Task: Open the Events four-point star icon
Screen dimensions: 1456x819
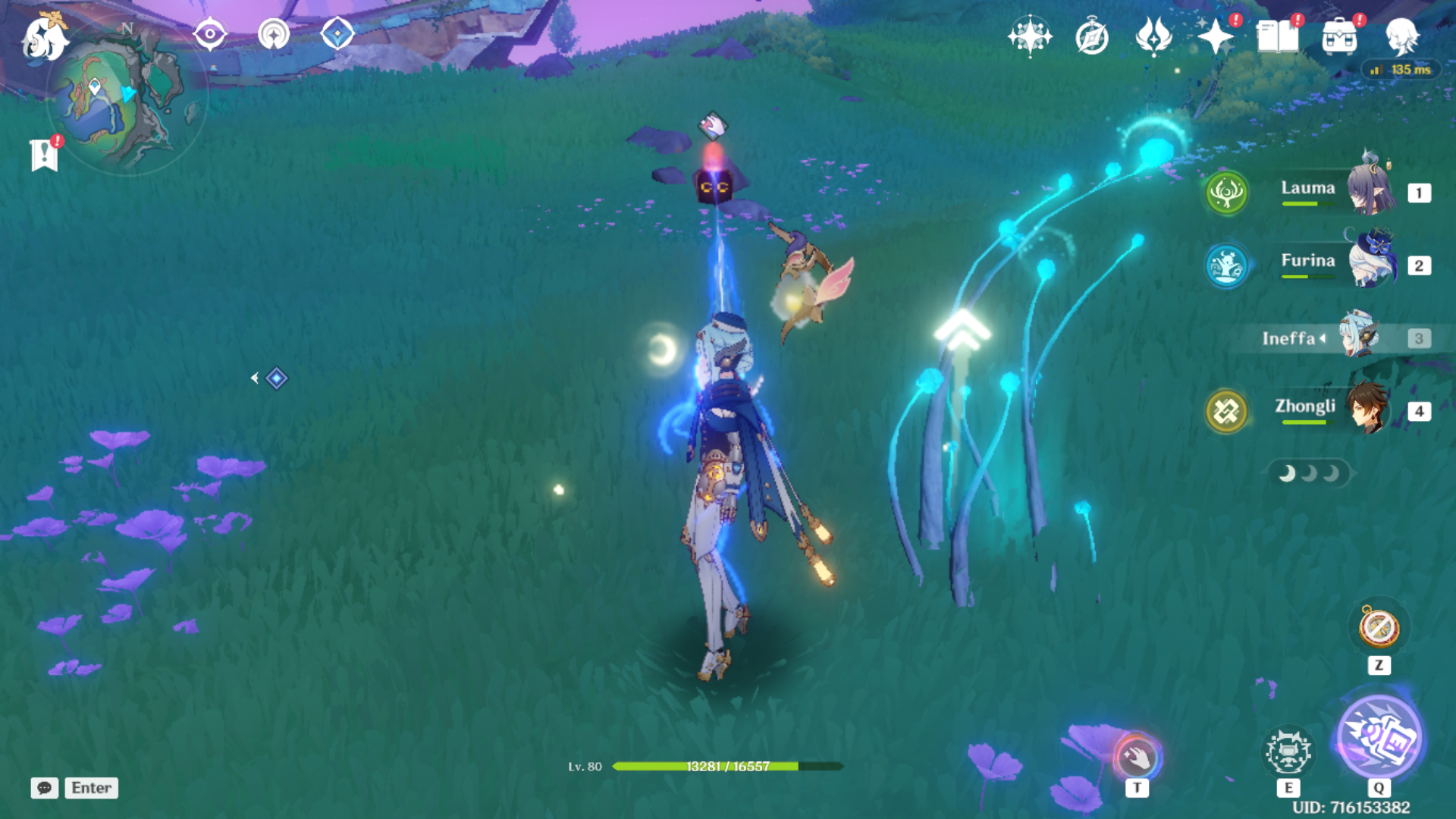Action: pos(1216,36)
